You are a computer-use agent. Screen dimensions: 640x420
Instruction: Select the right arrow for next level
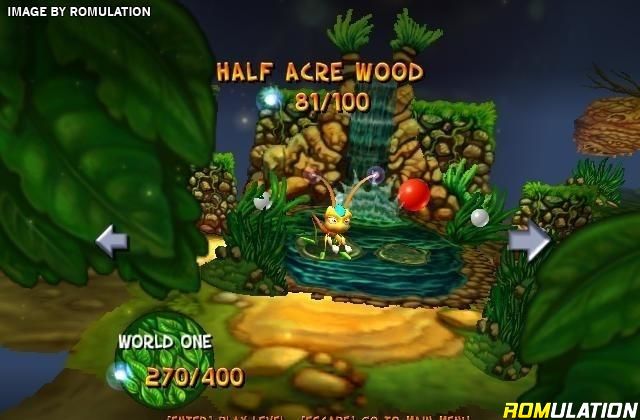click(x=529, y=241)
